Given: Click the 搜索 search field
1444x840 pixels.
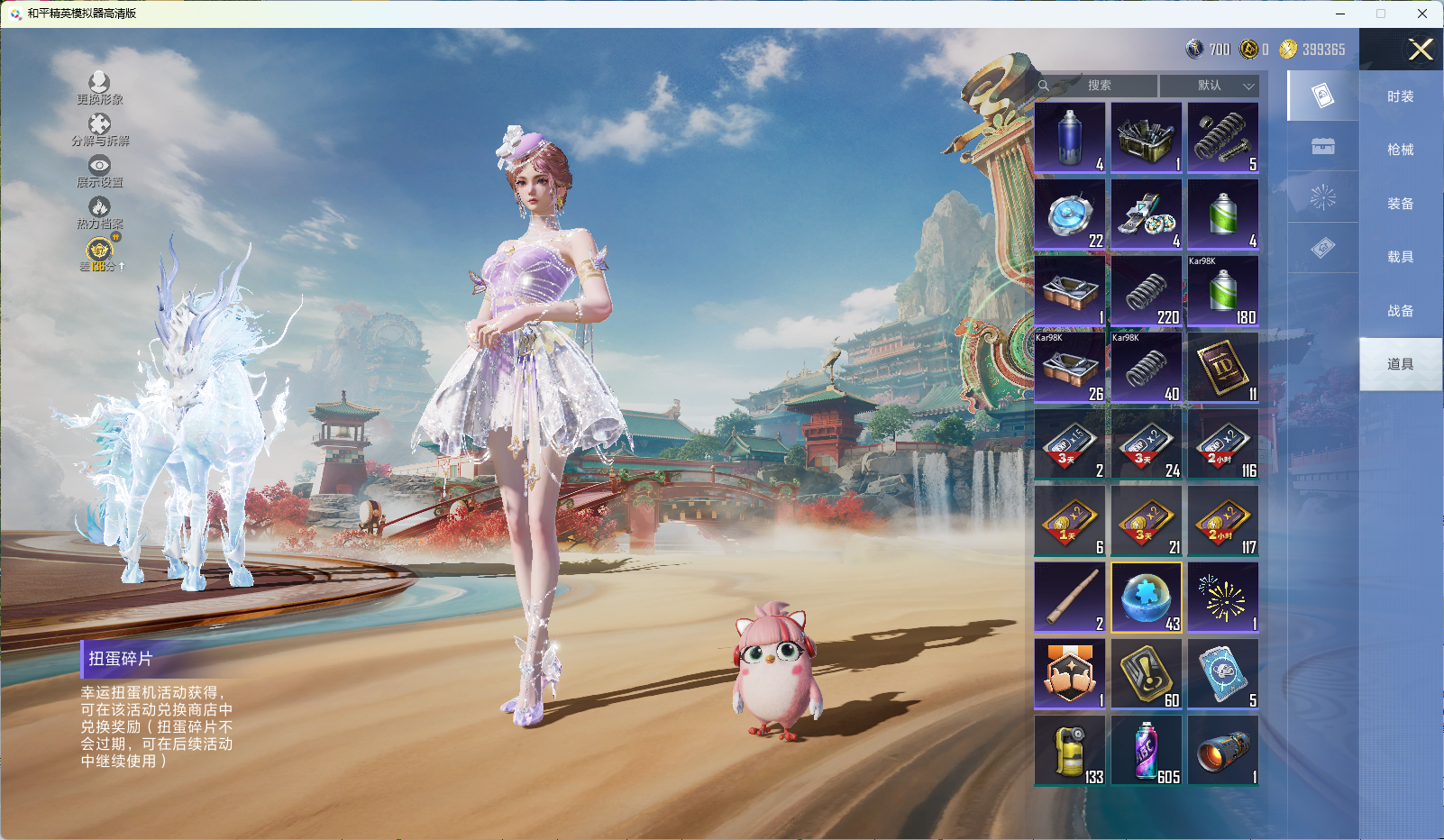Looking at the screenshot, I should click(1098, 86).
